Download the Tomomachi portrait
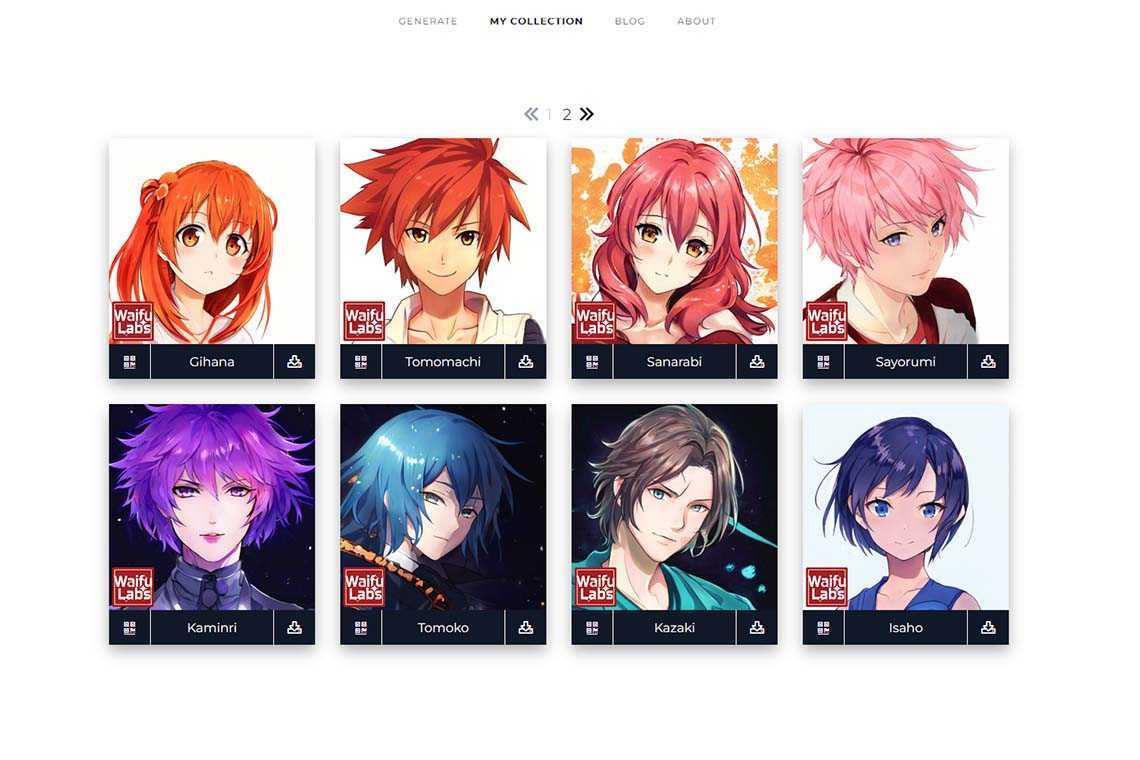The width and height of the screenshot is (1140, 760). pyautogui.click(x=526, y=362)
